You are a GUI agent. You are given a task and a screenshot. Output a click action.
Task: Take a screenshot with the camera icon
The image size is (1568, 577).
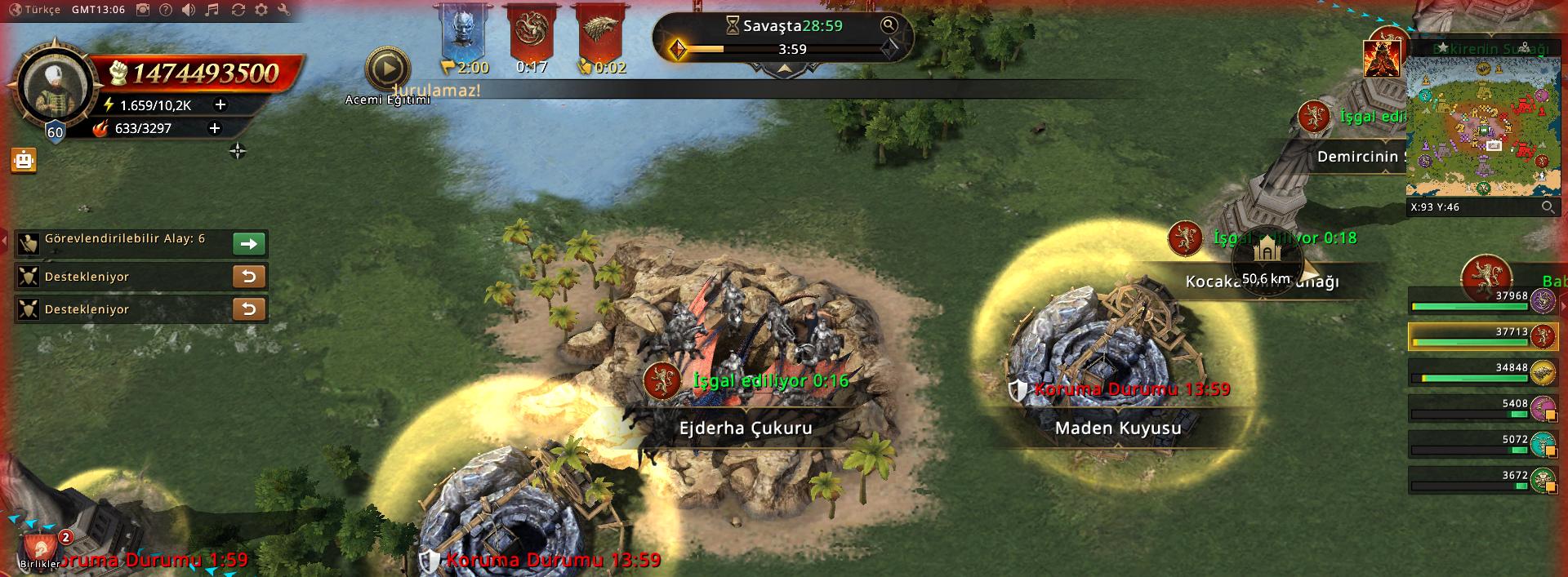[143, 10]
